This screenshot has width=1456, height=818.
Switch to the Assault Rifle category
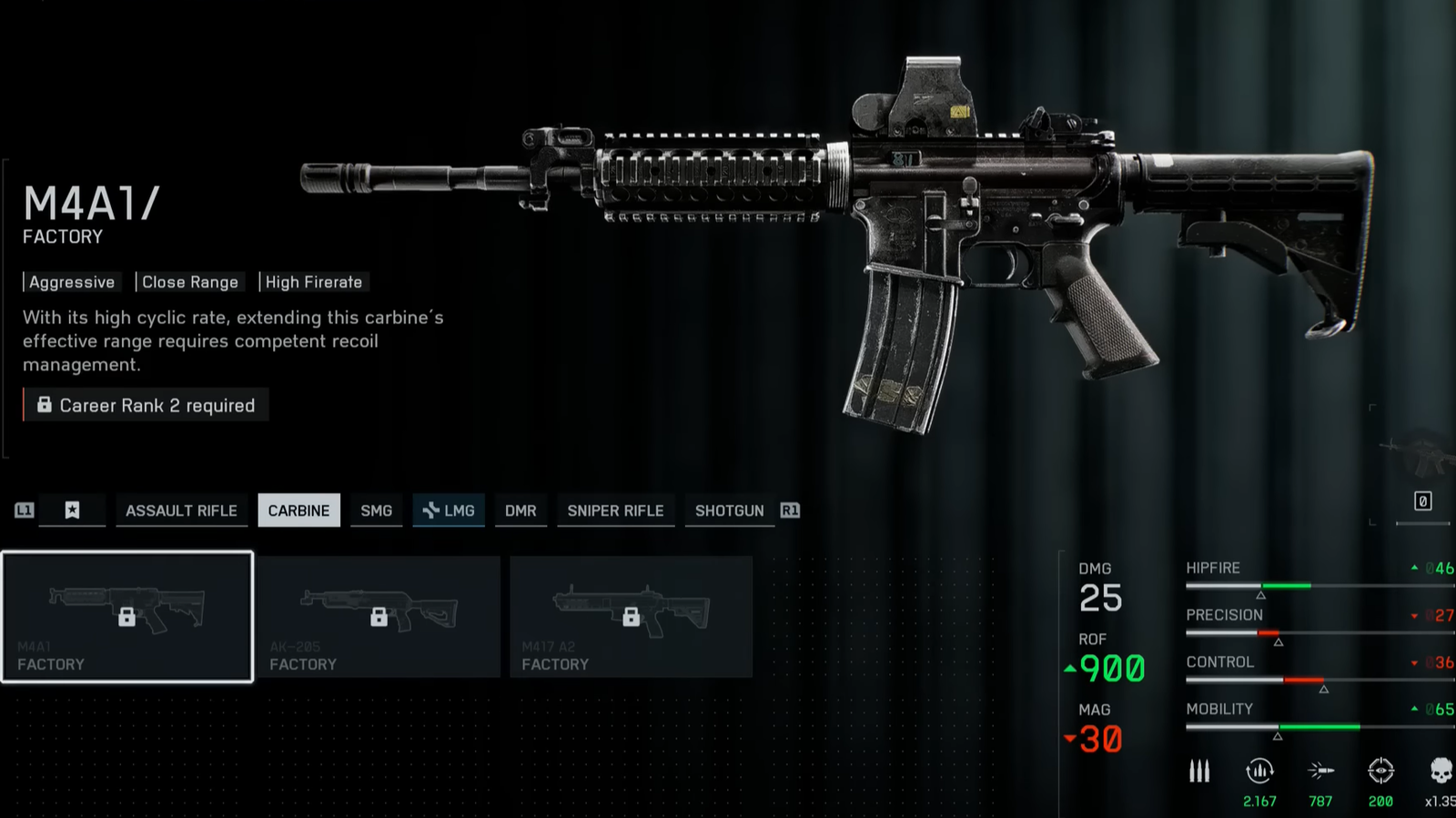point(181,510)
